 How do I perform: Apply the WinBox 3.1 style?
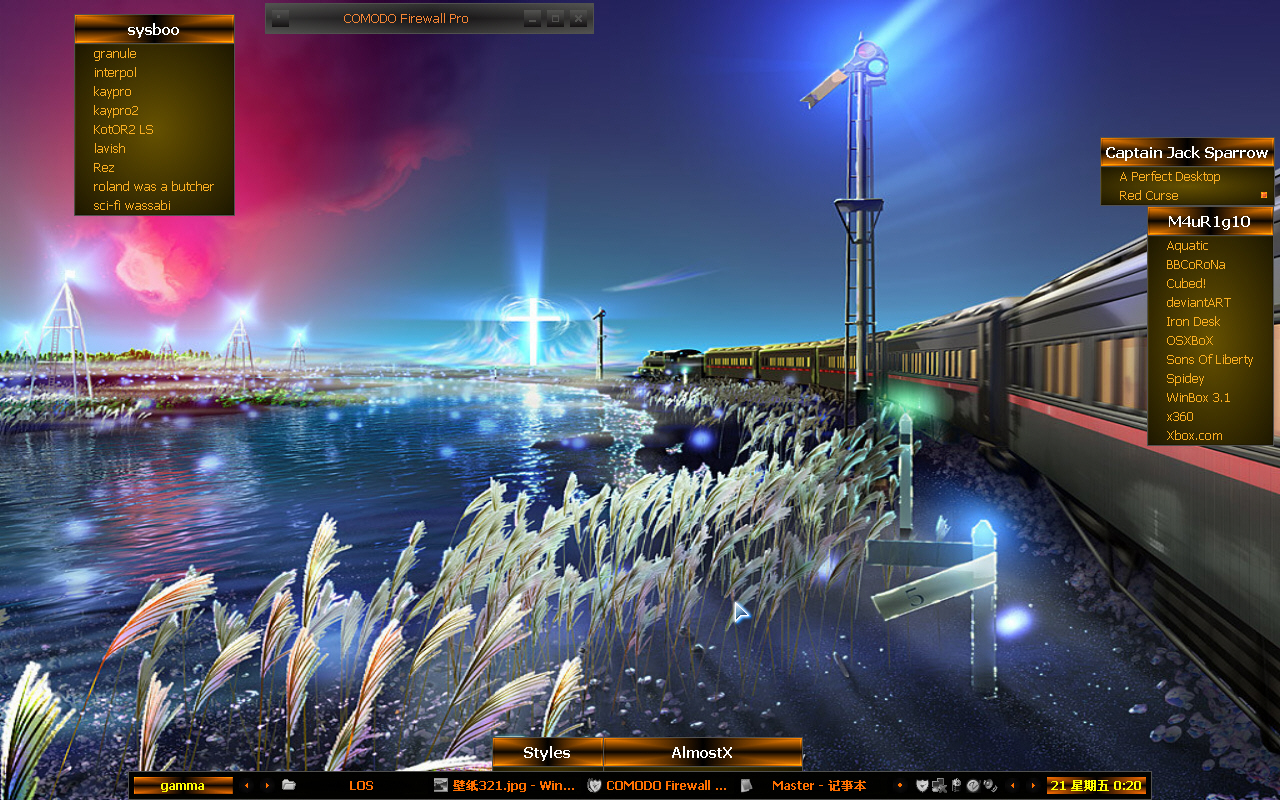click(x=1198, y=398)
